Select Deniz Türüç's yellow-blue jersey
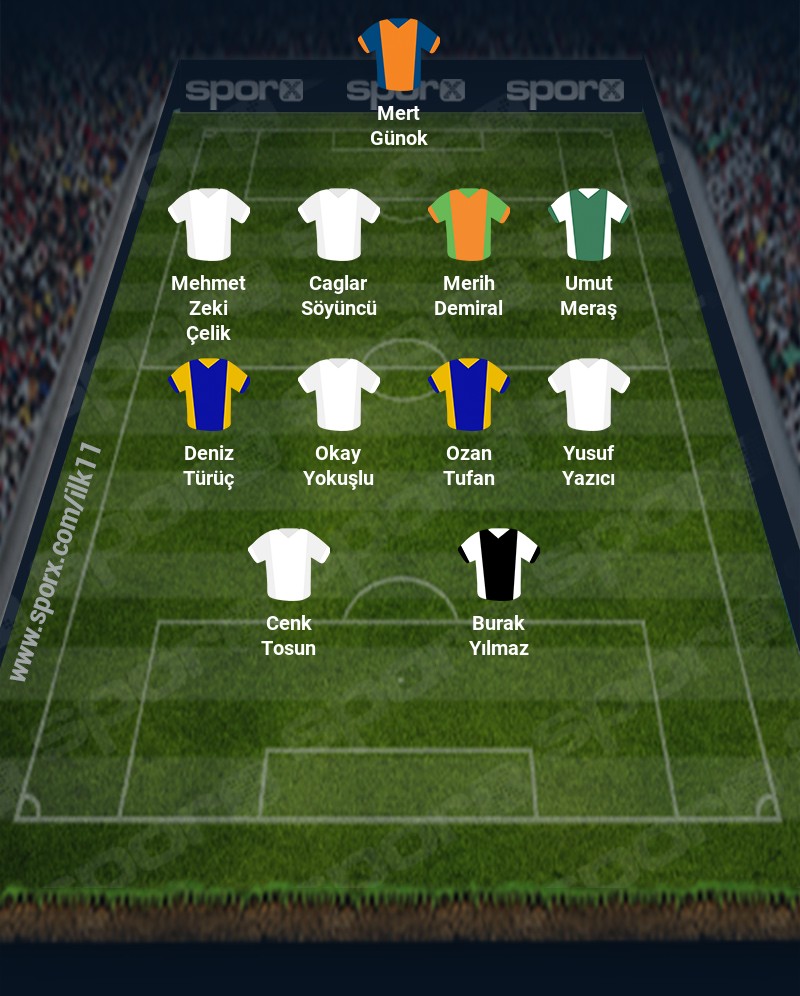Image resolution: width=800 pixels, height=996 pixels. [x=209, y=394]
